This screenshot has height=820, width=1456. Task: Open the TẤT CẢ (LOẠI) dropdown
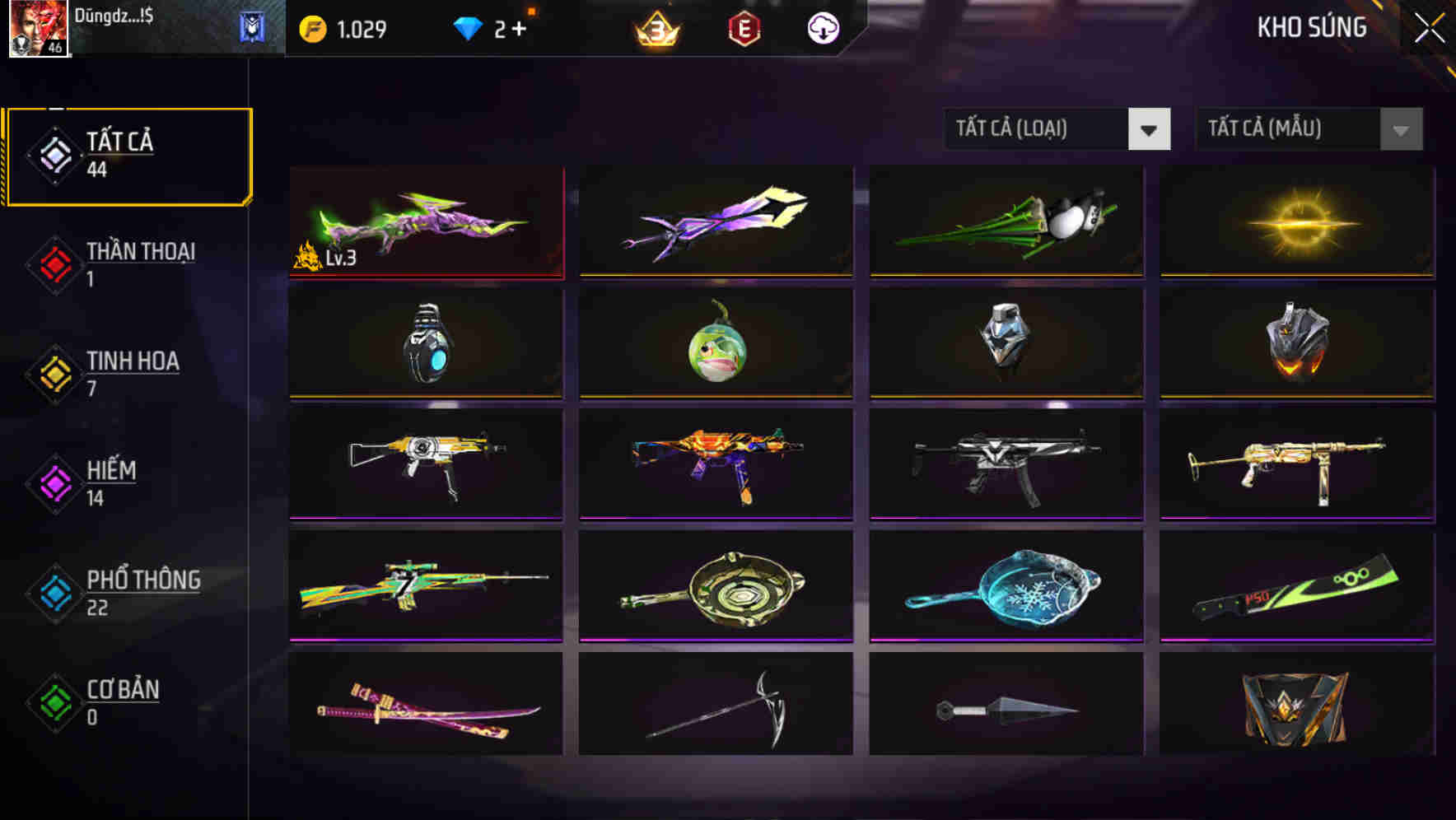pyautogui.click(x=1038, y=129)
